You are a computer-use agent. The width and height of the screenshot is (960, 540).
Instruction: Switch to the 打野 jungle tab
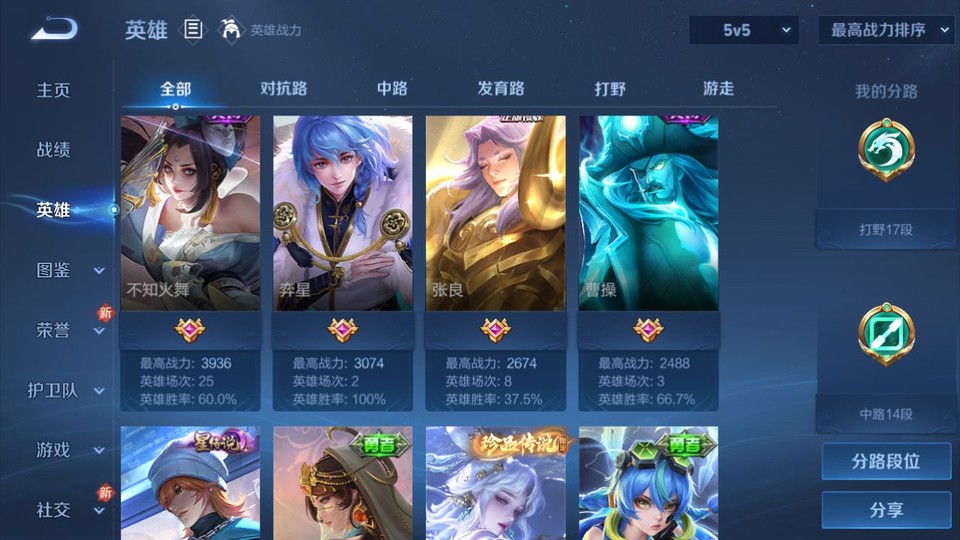point(610,88)
